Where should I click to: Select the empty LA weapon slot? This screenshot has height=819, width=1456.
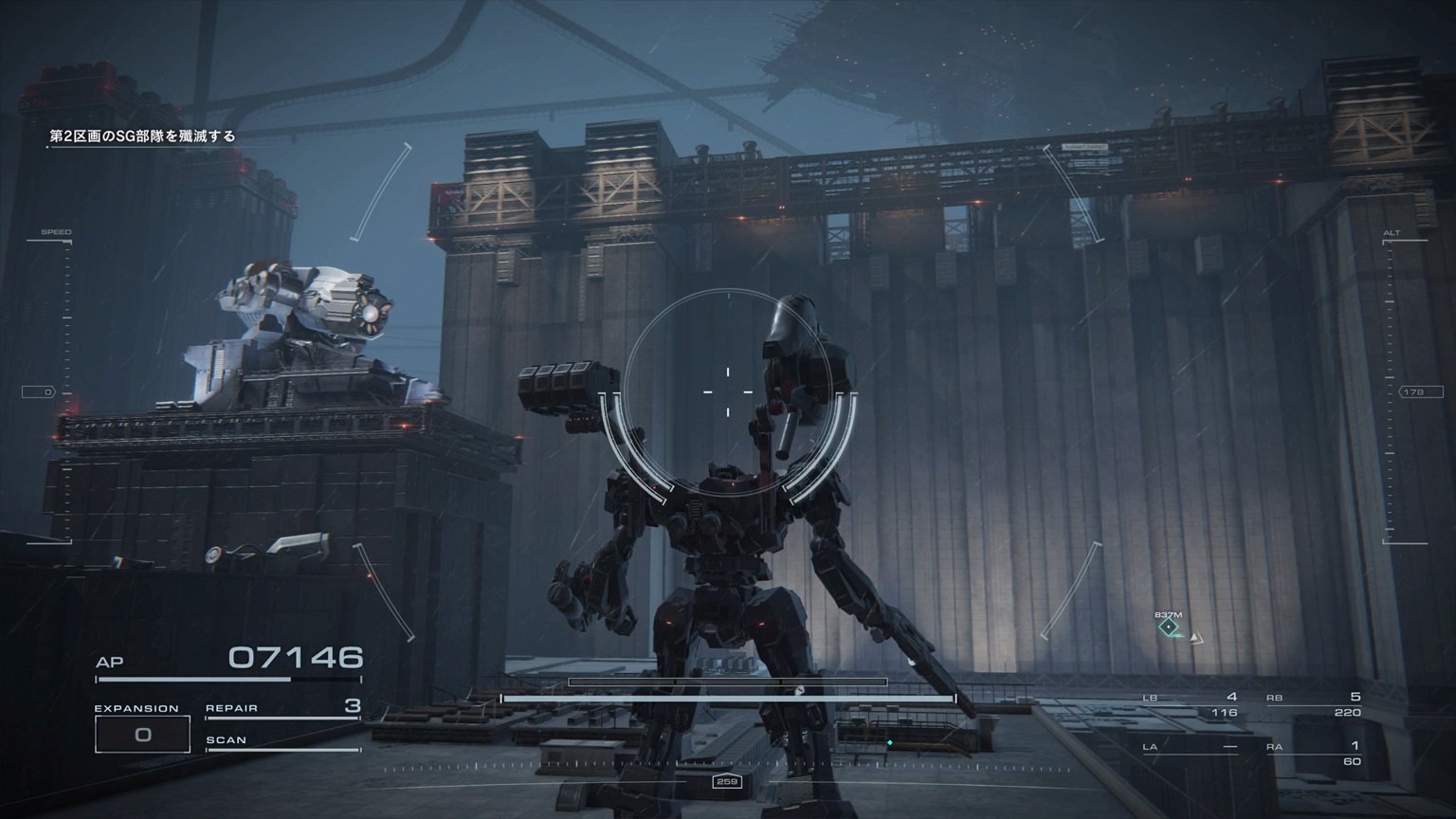point(1190,749)
